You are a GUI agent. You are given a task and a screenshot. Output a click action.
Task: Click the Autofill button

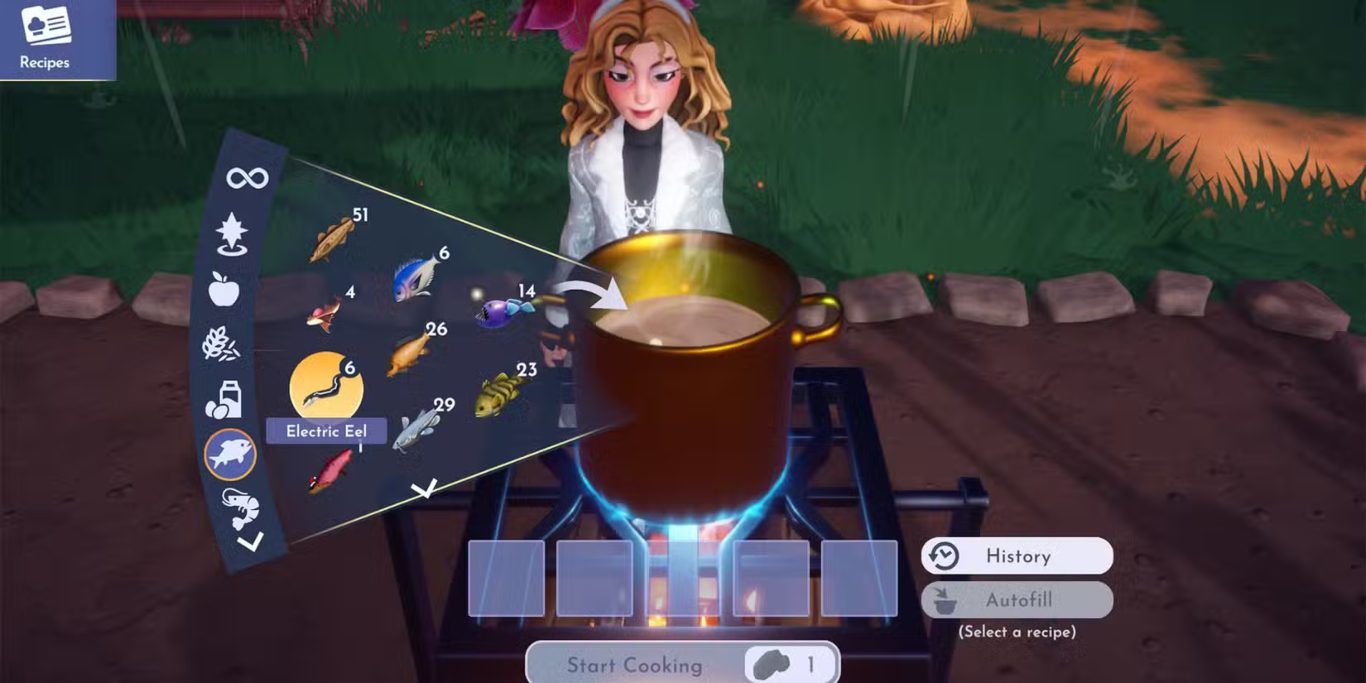point(1016,600)
